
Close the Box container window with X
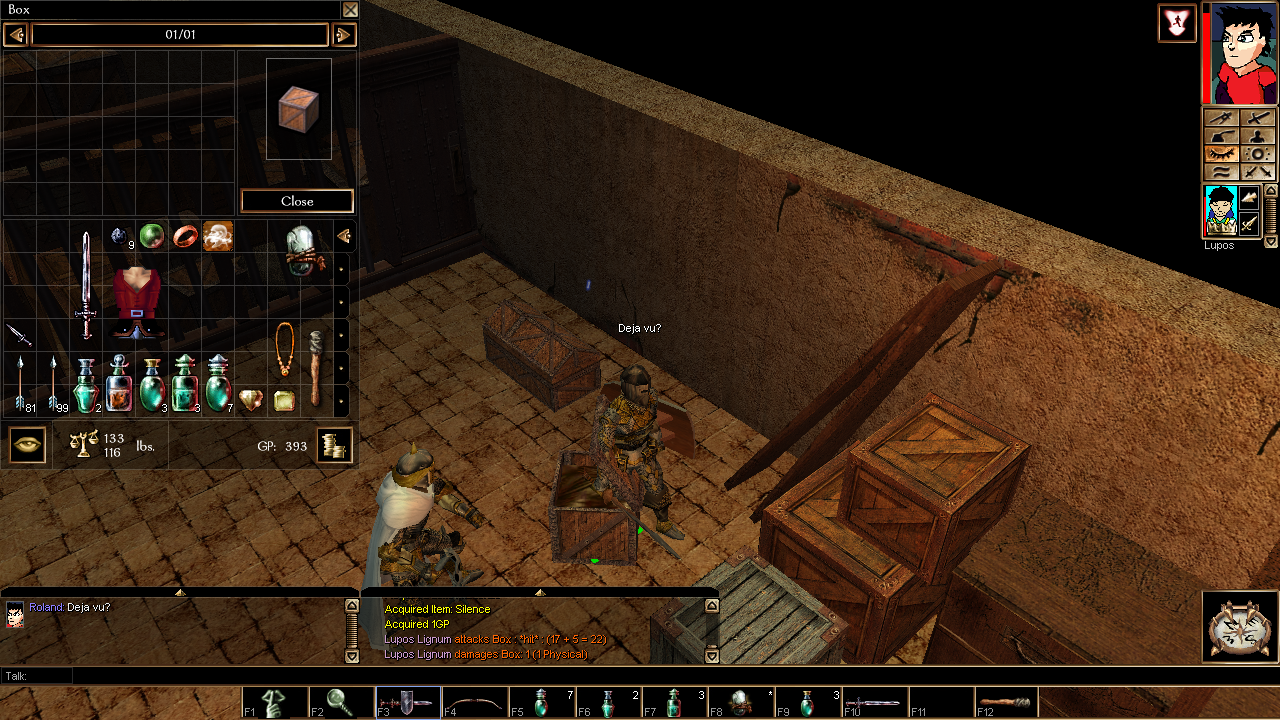pos(350,10)
